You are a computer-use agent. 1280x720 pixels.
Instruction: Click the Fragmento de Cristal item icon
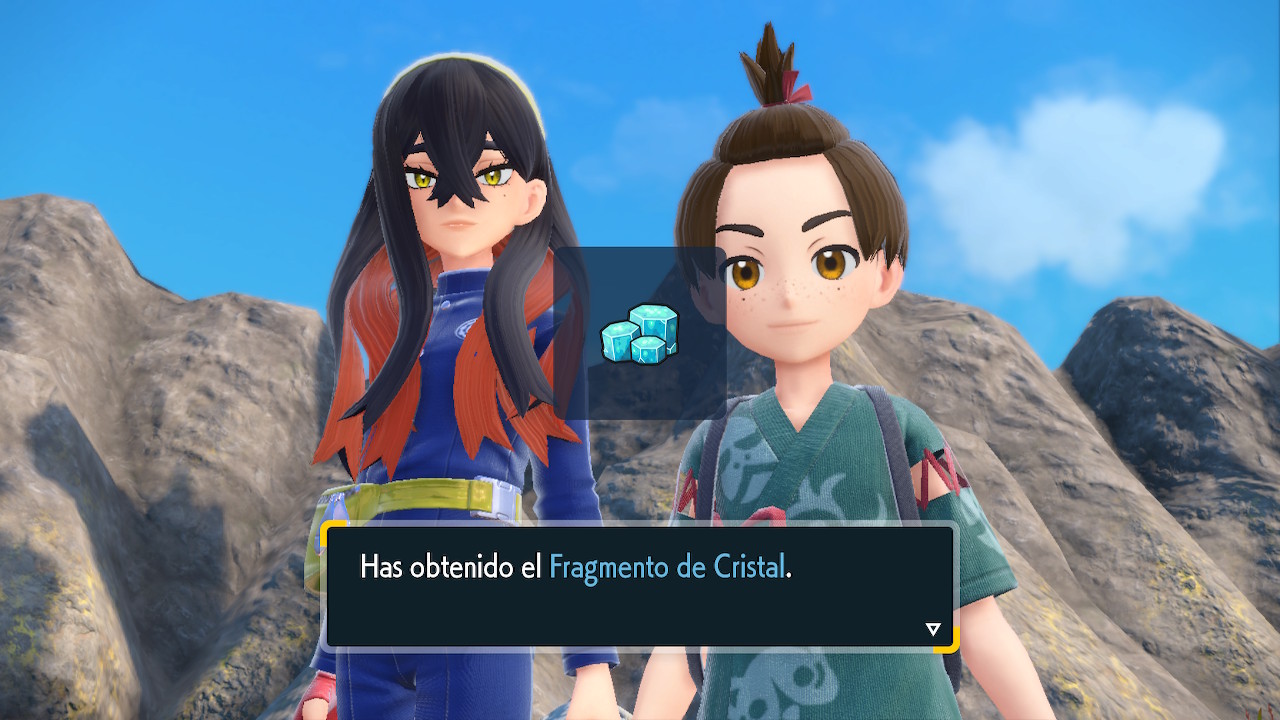click(x=640, y=334)
